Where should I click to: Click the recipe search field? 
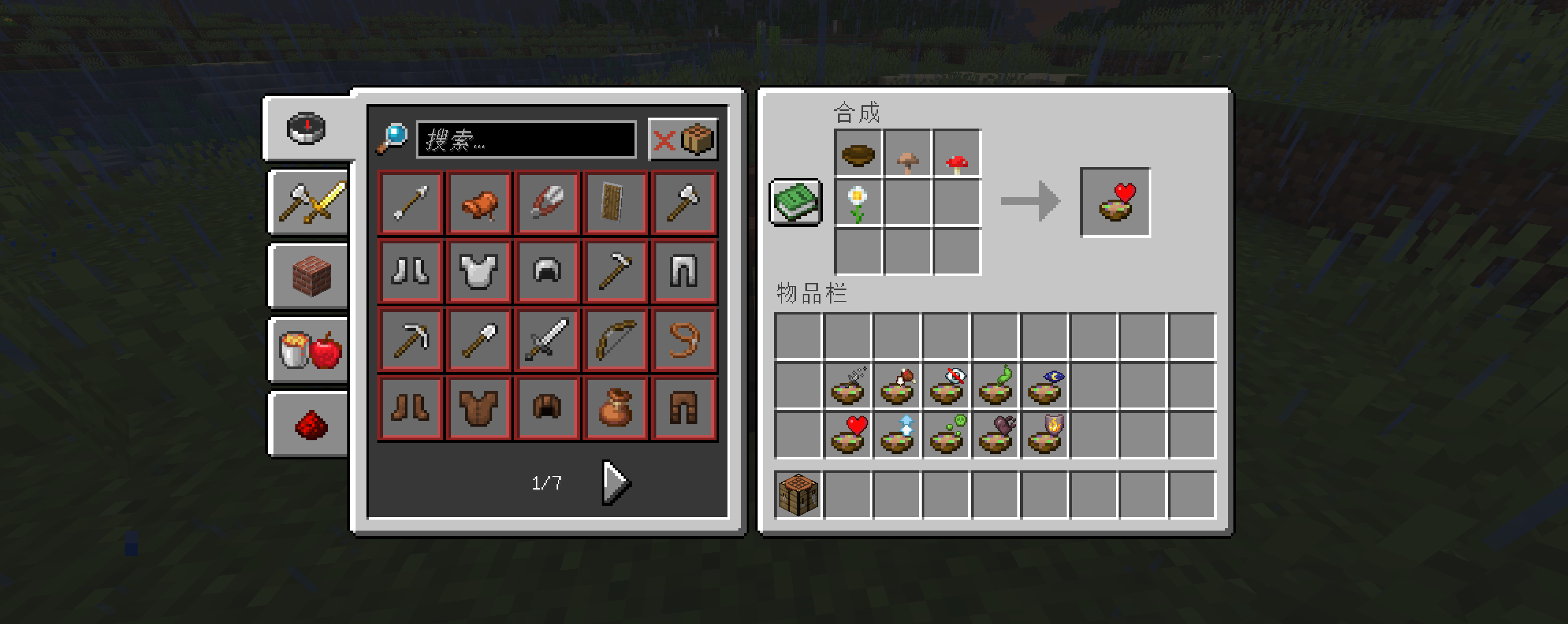coord(526,140)
